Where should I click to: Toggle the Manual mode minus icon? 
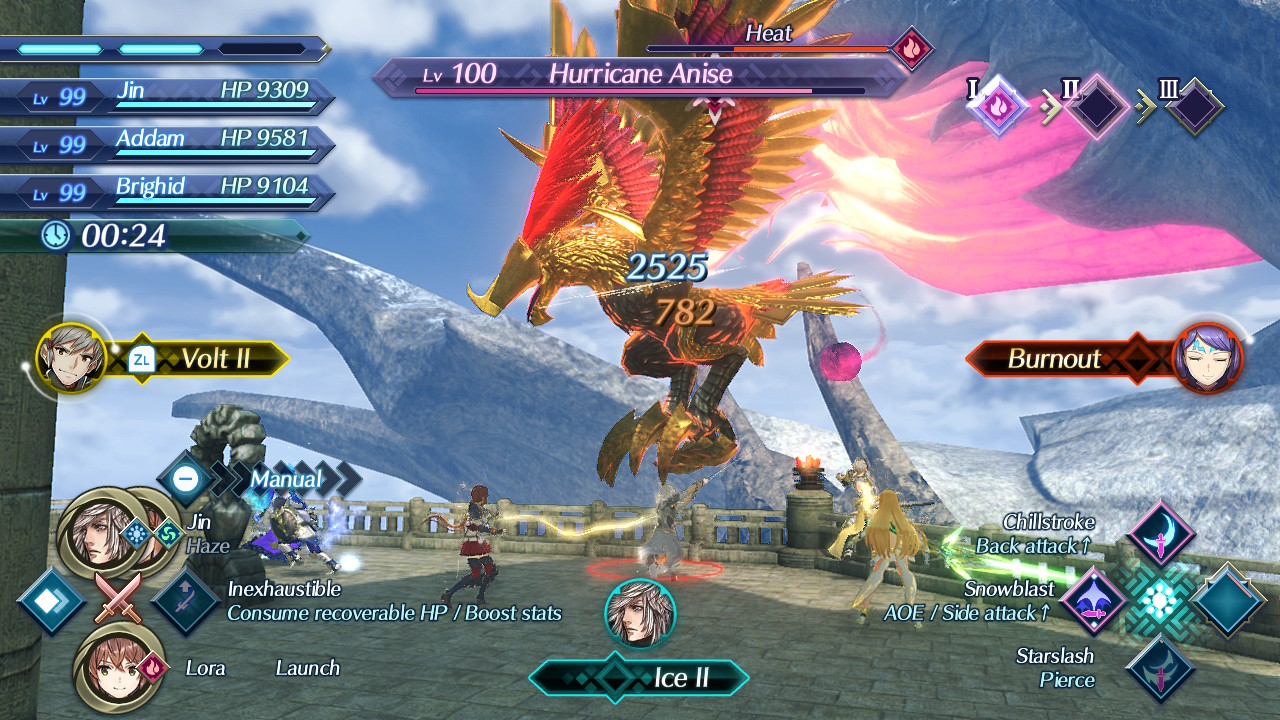pos(186,479)
